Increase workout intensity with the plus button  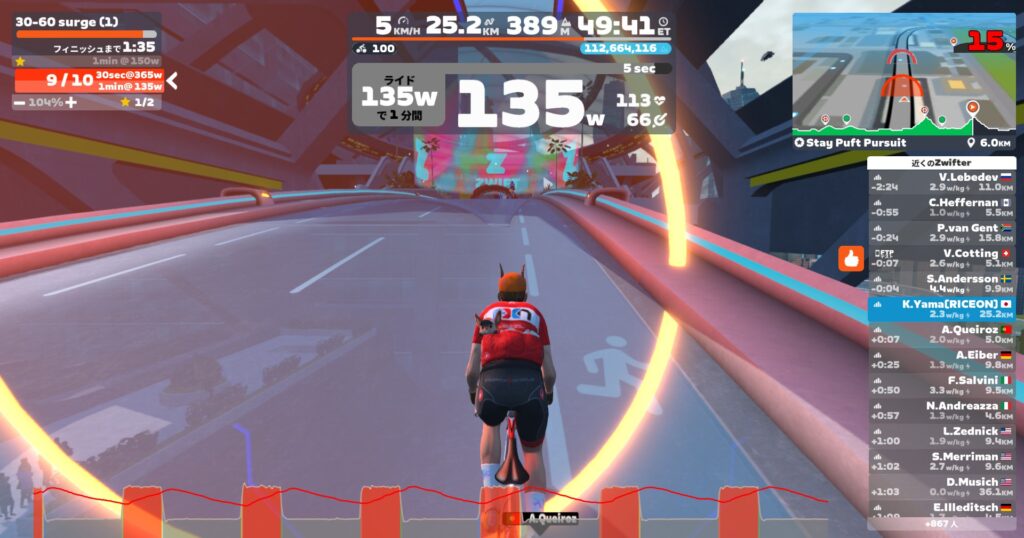(x=71, y=102)
